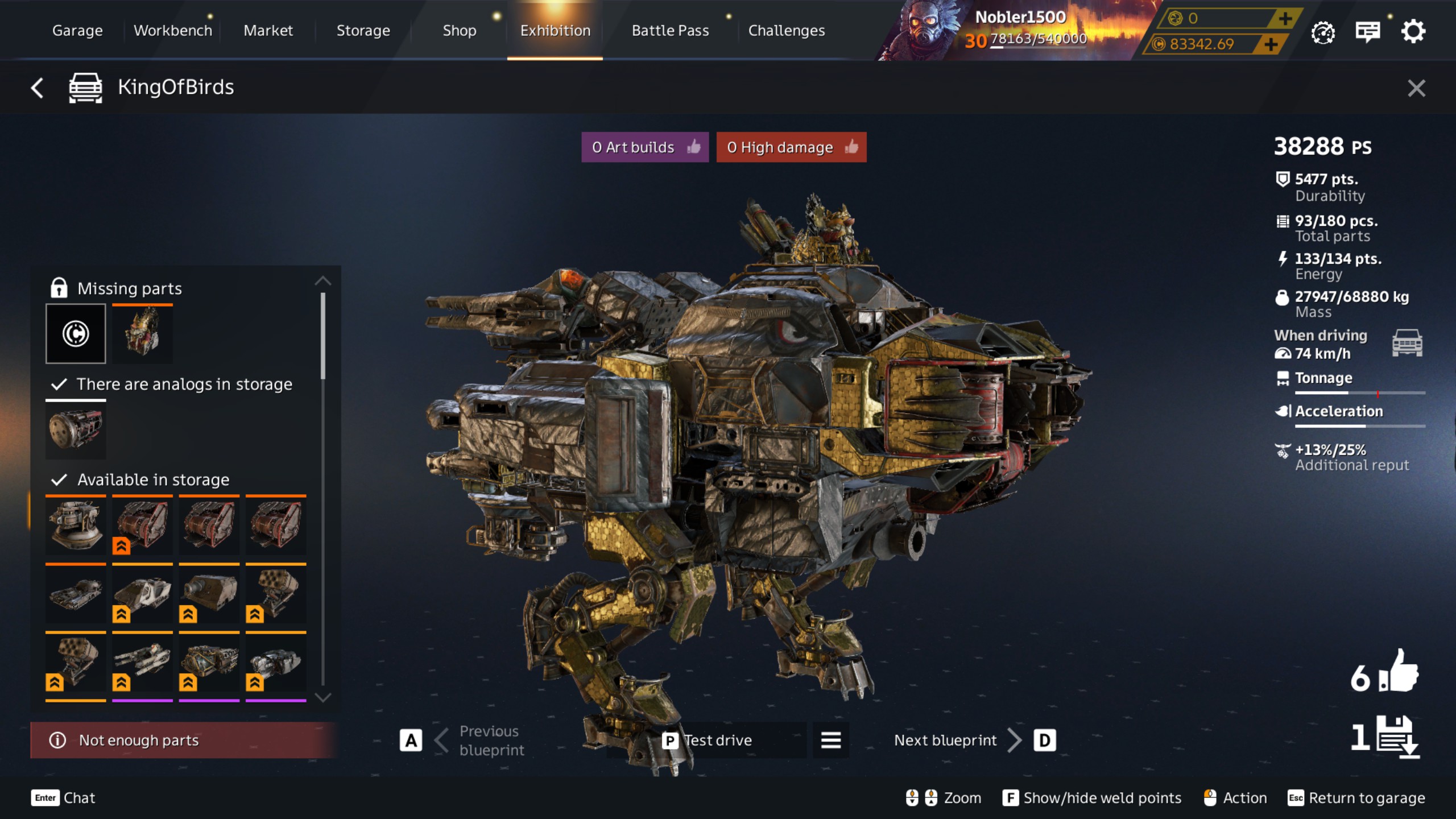Viewport: 1456px width, 819px height.
Task: Open the chat messages icon
Action: pyautogui.click(x=1367, y=32)
